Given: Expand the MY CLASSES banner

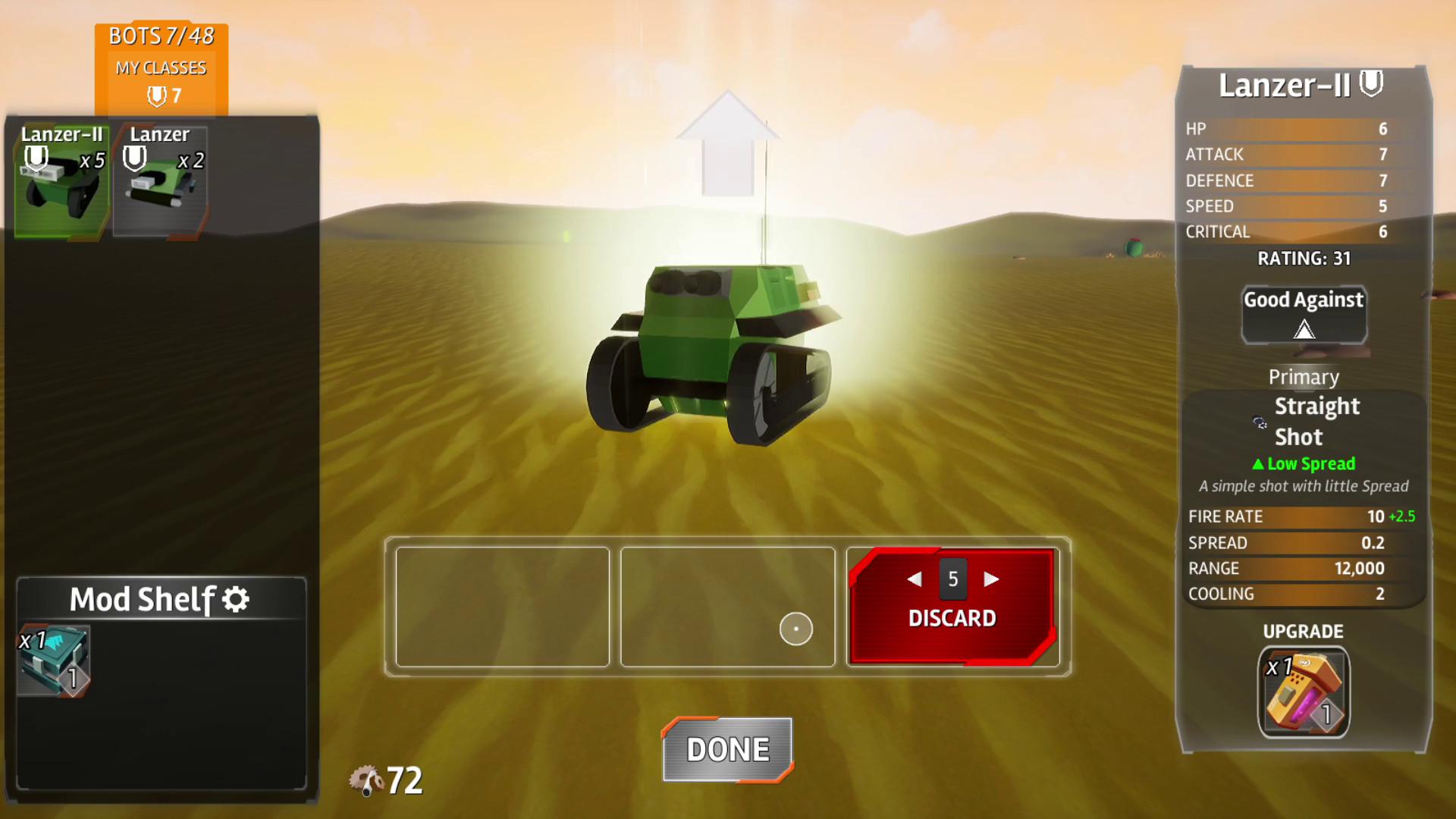Looking at the screenshot, I should tap(161, 67).
